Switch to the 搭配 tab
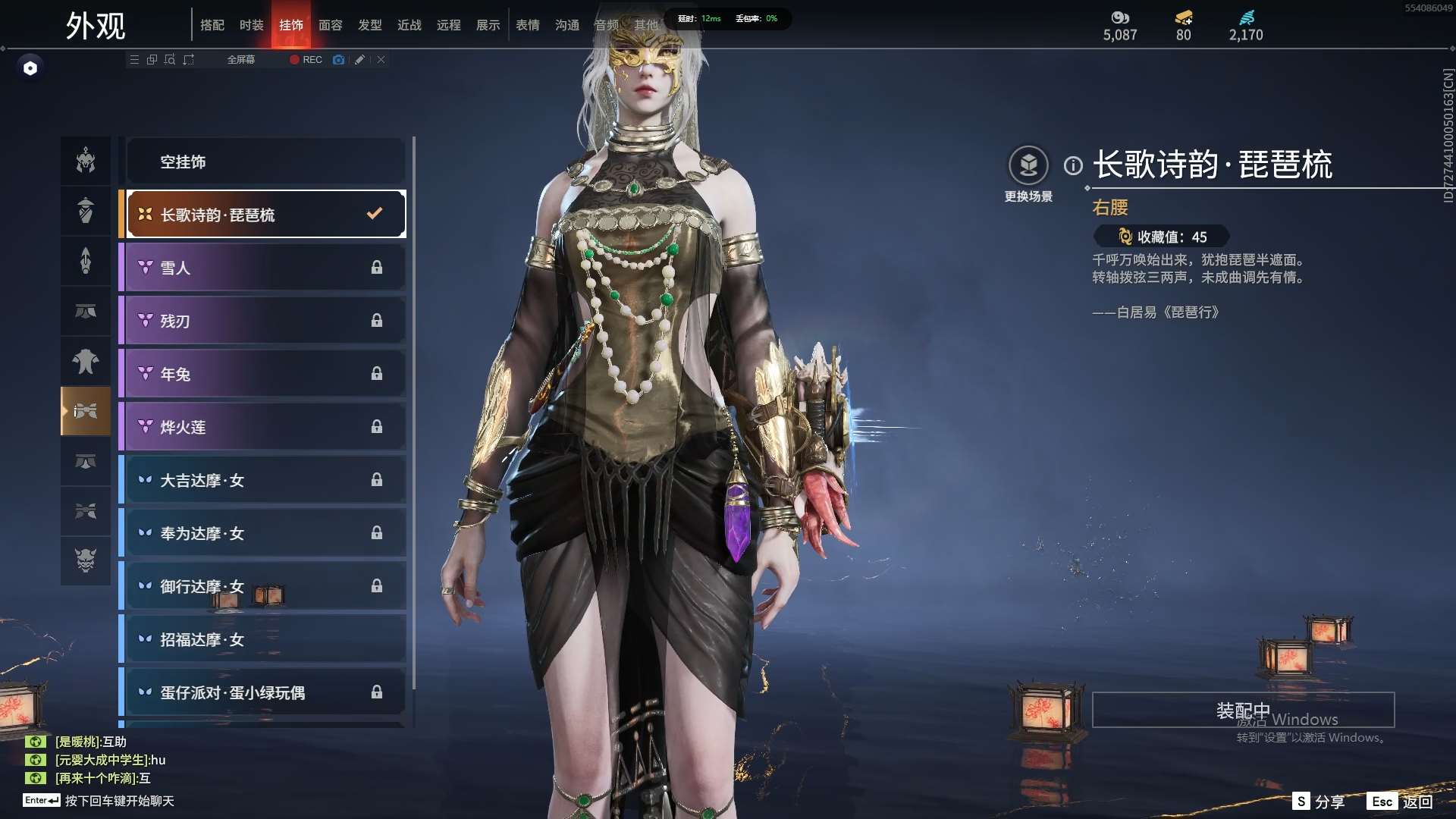Viewport: 1456px width, 819px height. [212, 25]
